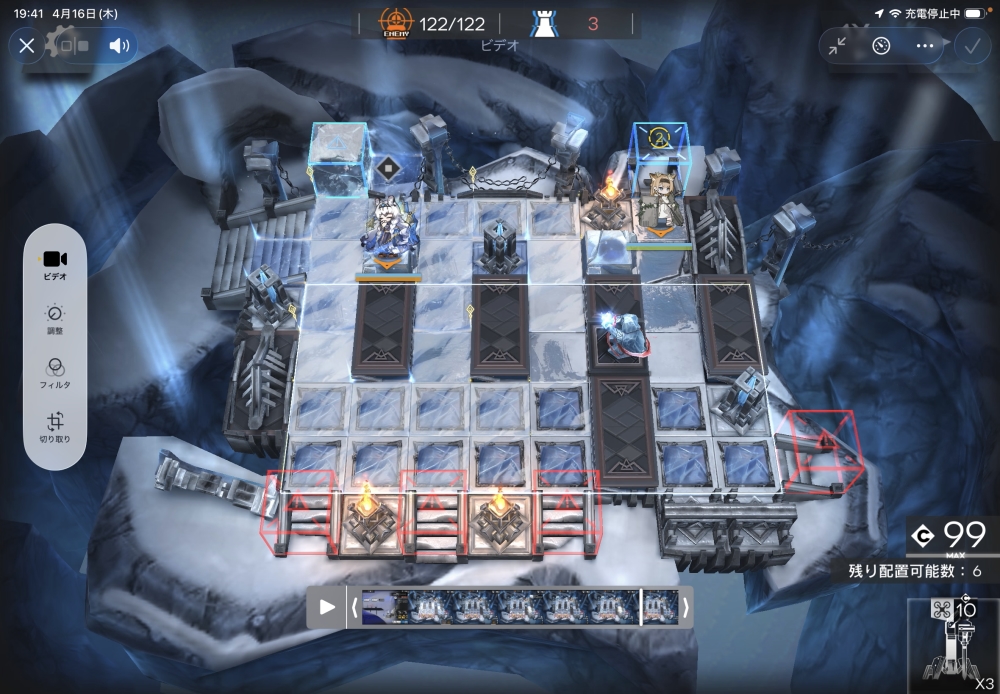Close the video editor with the X

point(27,45)
